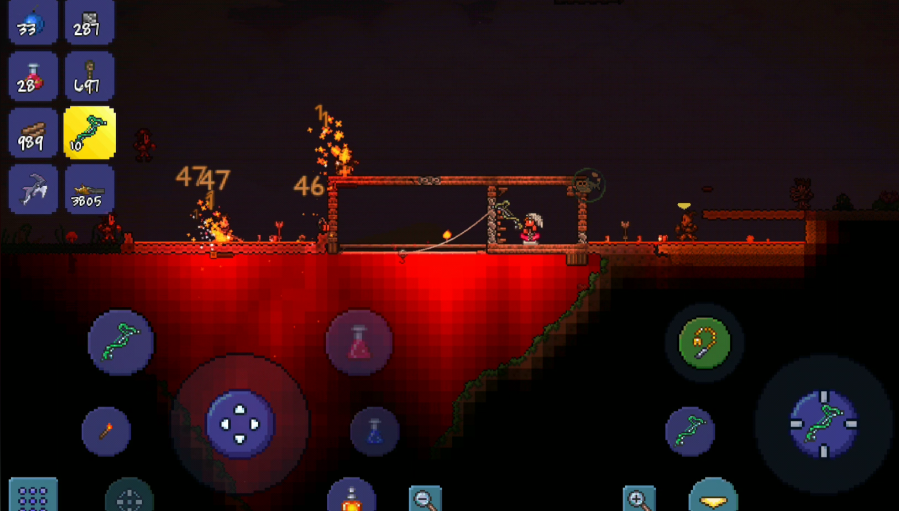The image size is (899, 511).
Task: Choose the red healing potion hotbar slot
Action: (x=33, y=78)
